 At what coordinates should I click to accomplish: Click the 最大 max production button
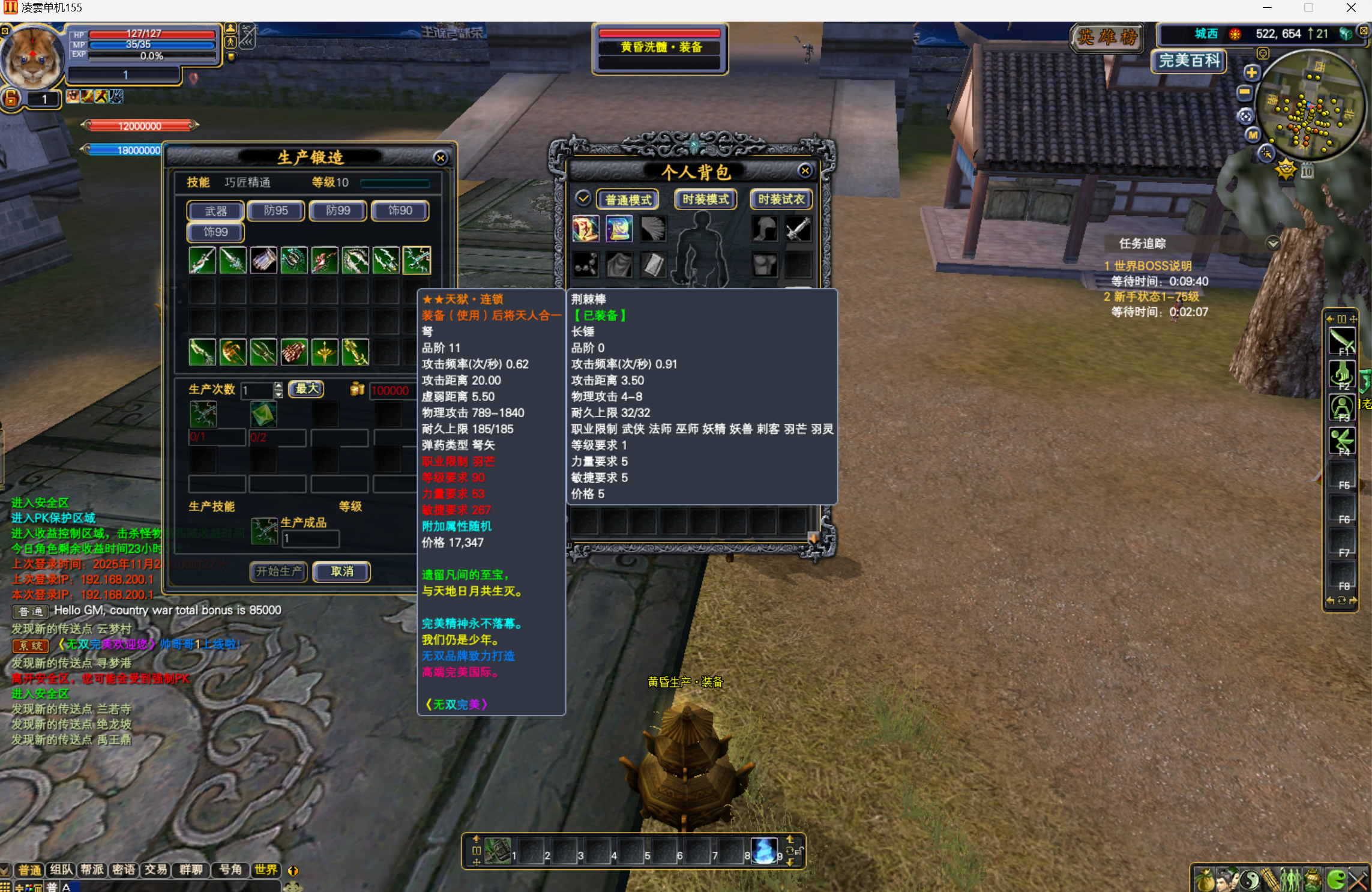pos(307,389)
